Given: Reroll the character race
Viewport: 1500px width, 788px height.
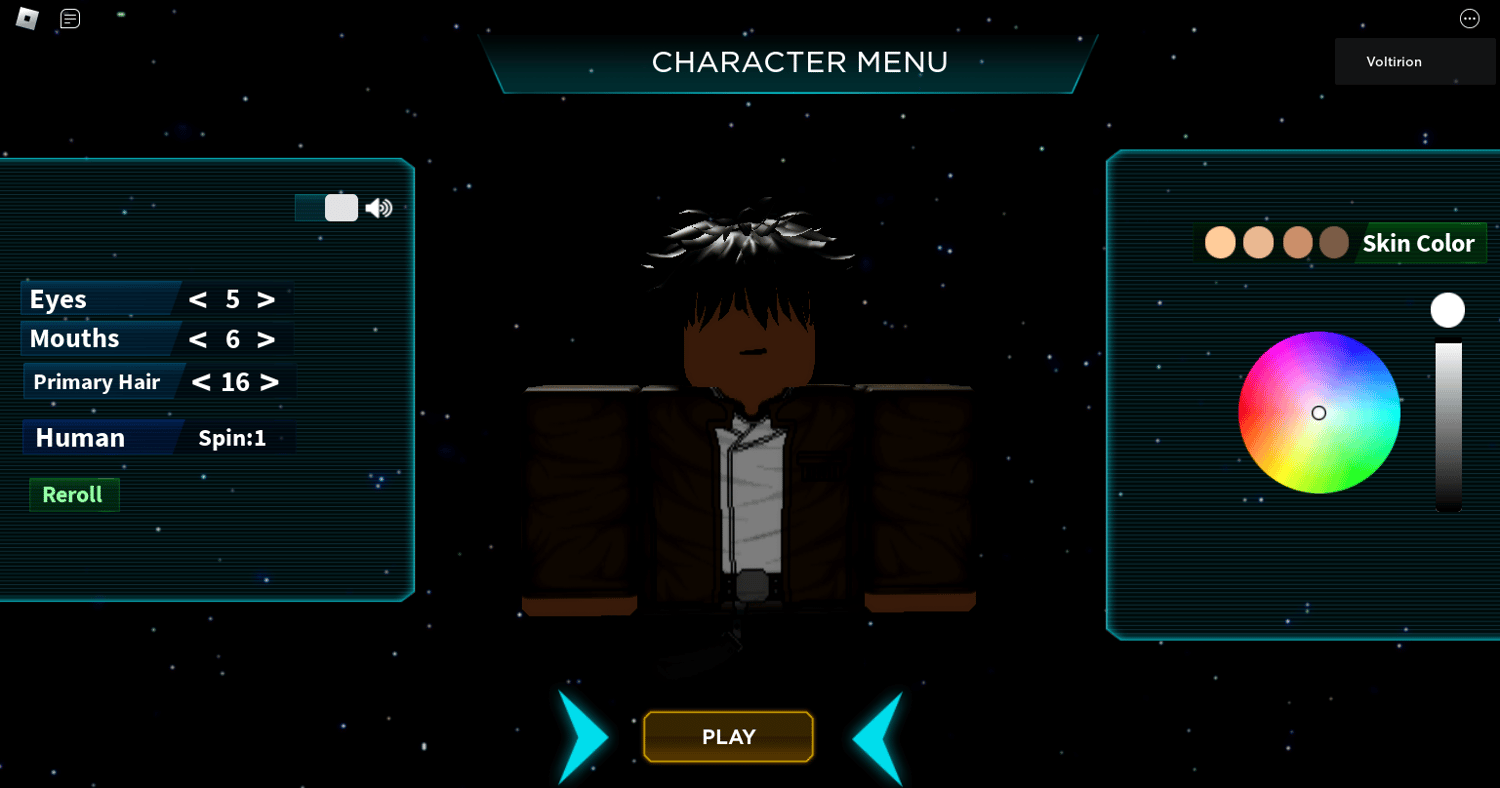Looking at the screenshot, I should coord(74,495).
